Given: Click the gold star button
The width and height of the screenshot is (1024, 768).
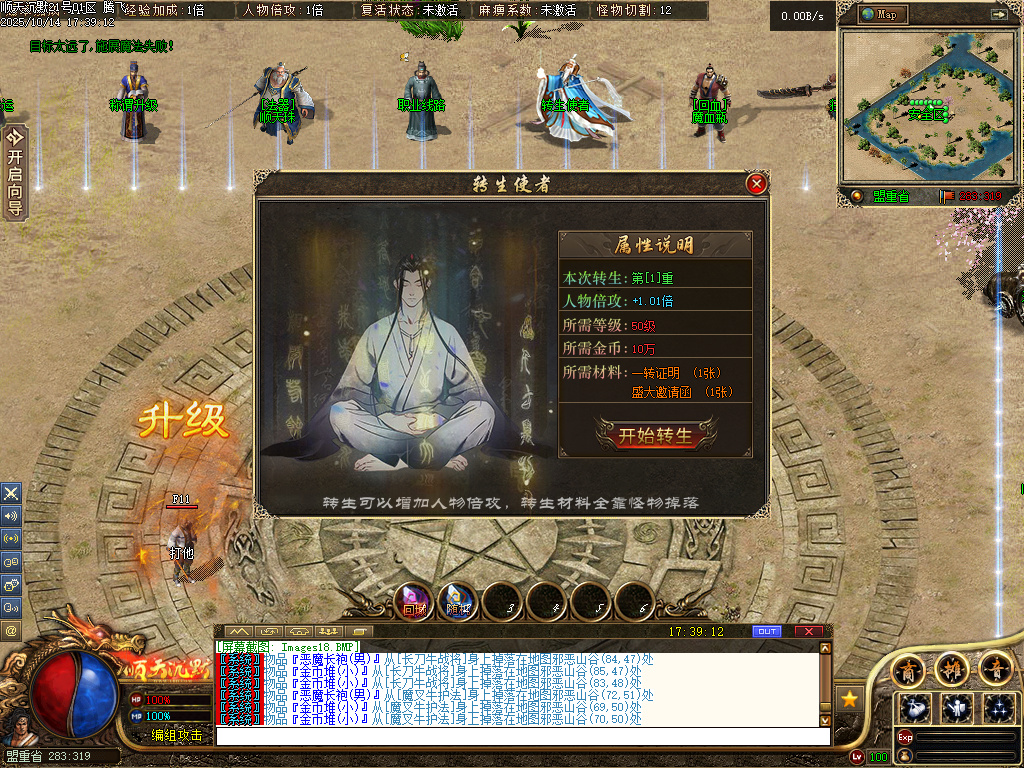Looking at the screenshot, I should point(849,697).
